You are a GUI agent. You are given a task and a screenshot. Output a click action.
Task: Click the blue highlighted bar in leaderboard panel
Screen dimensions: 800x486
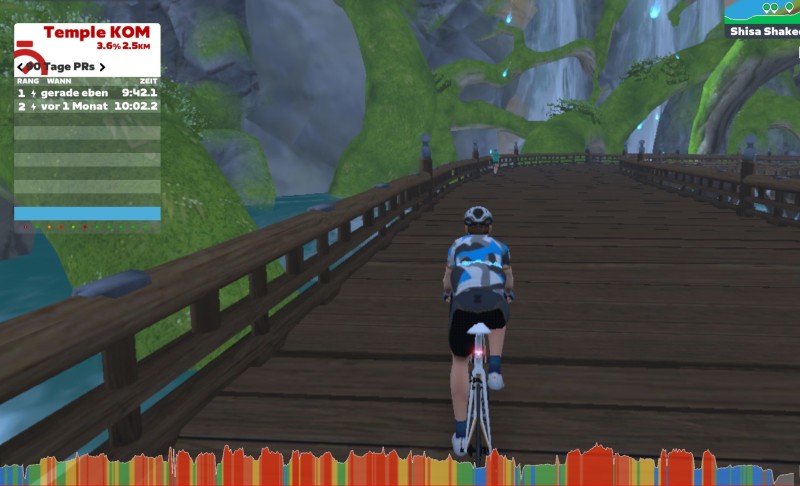(x=87, y=213)
